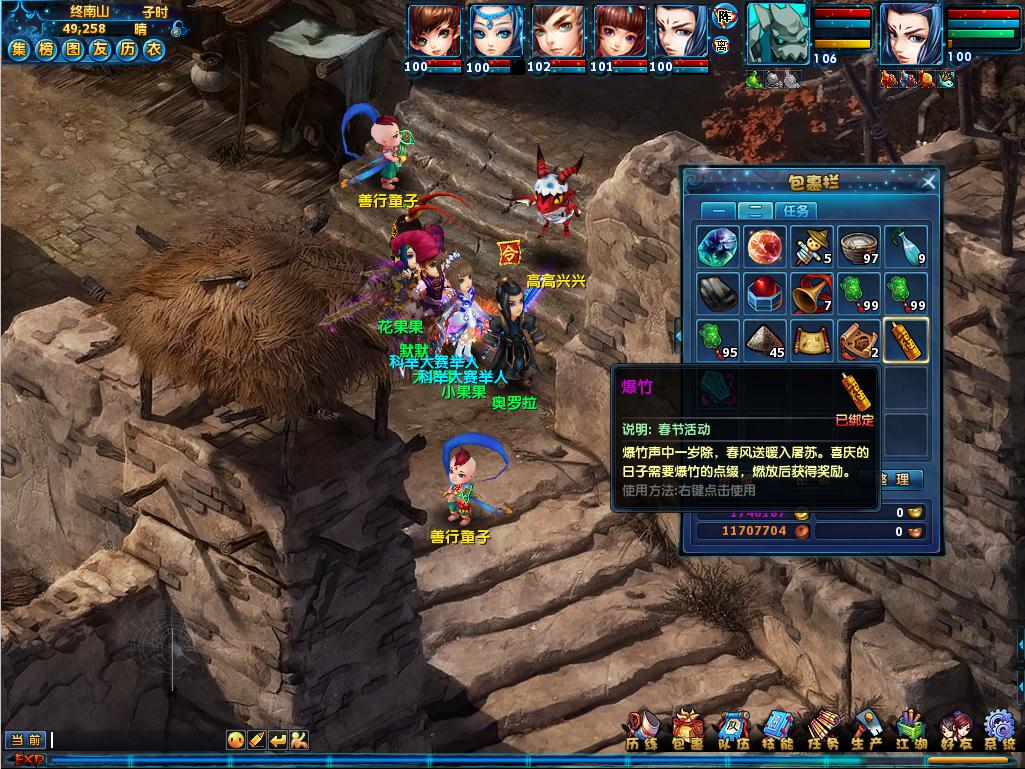The width and height of the screenshot is (1025, 769).
Task: Click the golden horn item slot
Action: point(812,294)
